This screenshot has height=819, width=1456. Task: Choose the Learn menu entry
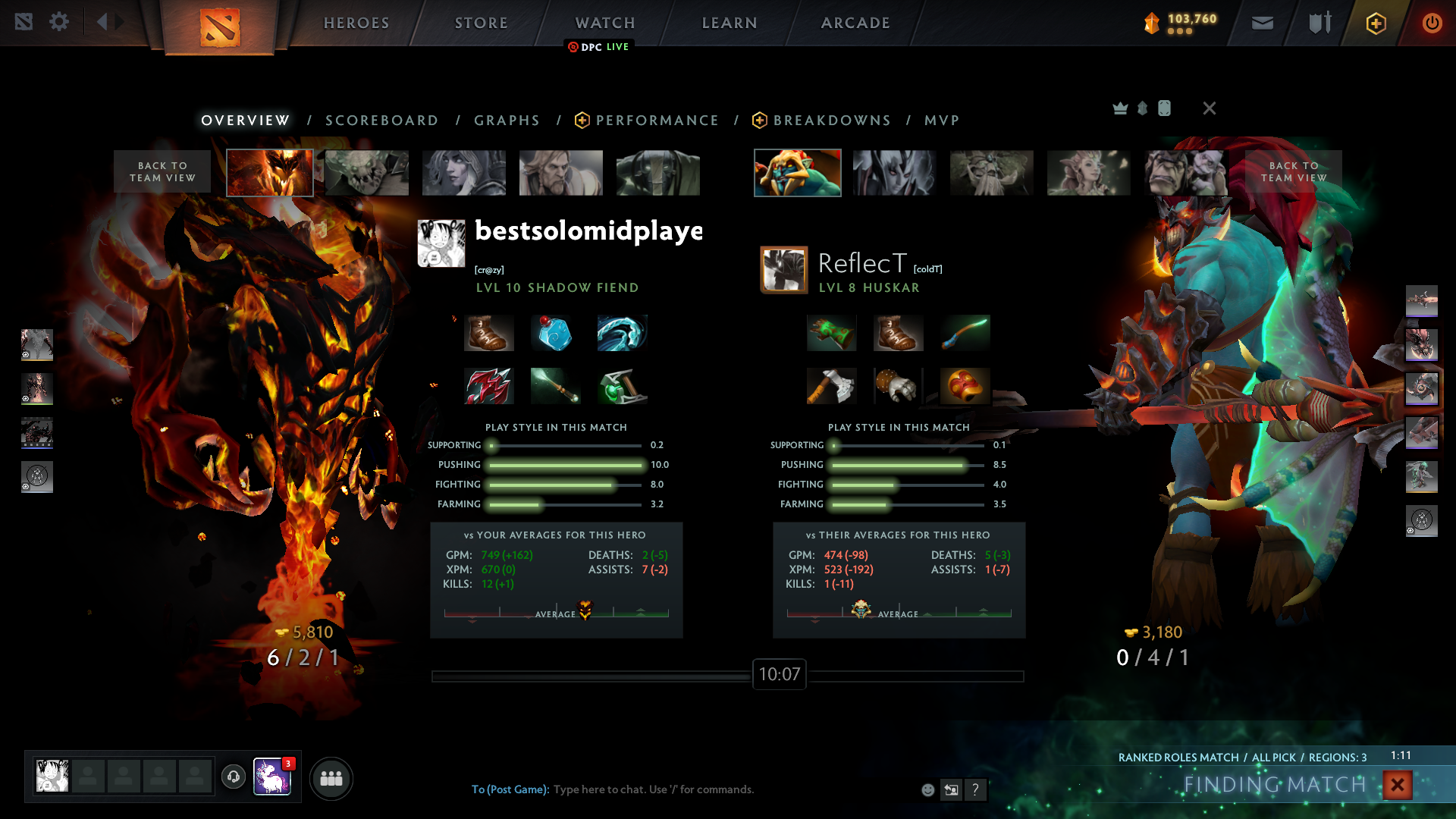click(x=730, y=23)
